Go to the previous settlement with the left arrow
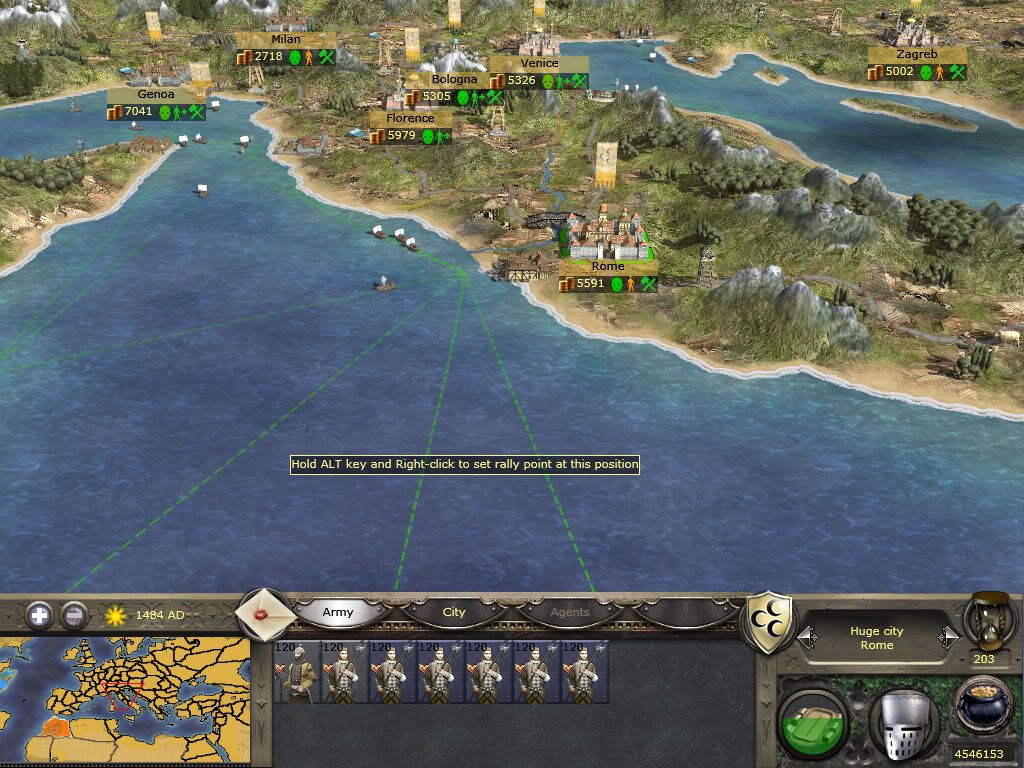The height and width of the screenshot is (768, 1024). [x=806, y=636]
